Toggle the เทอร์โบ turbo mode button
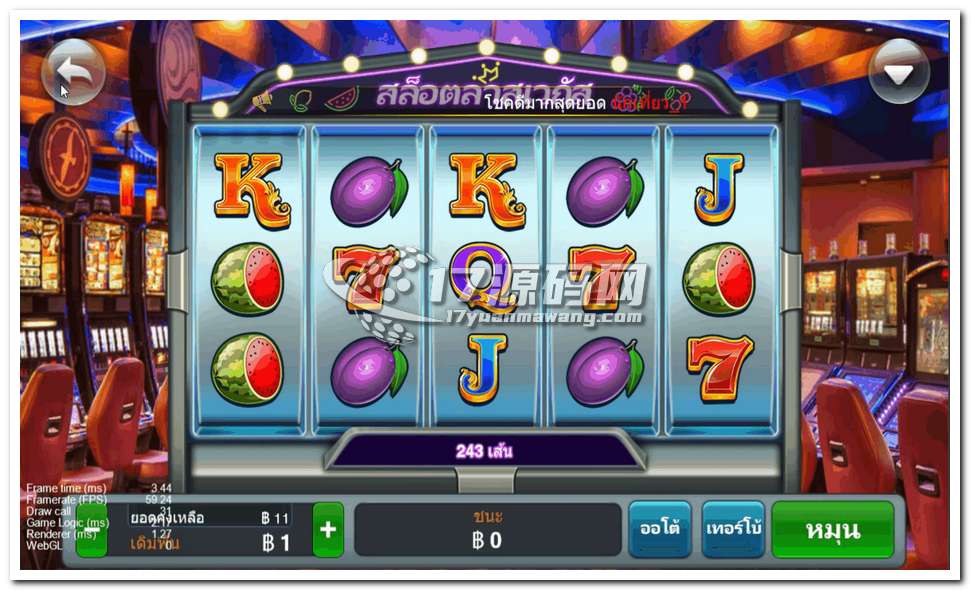The height and width of the screenshot is (591, 971). (733, 529)
